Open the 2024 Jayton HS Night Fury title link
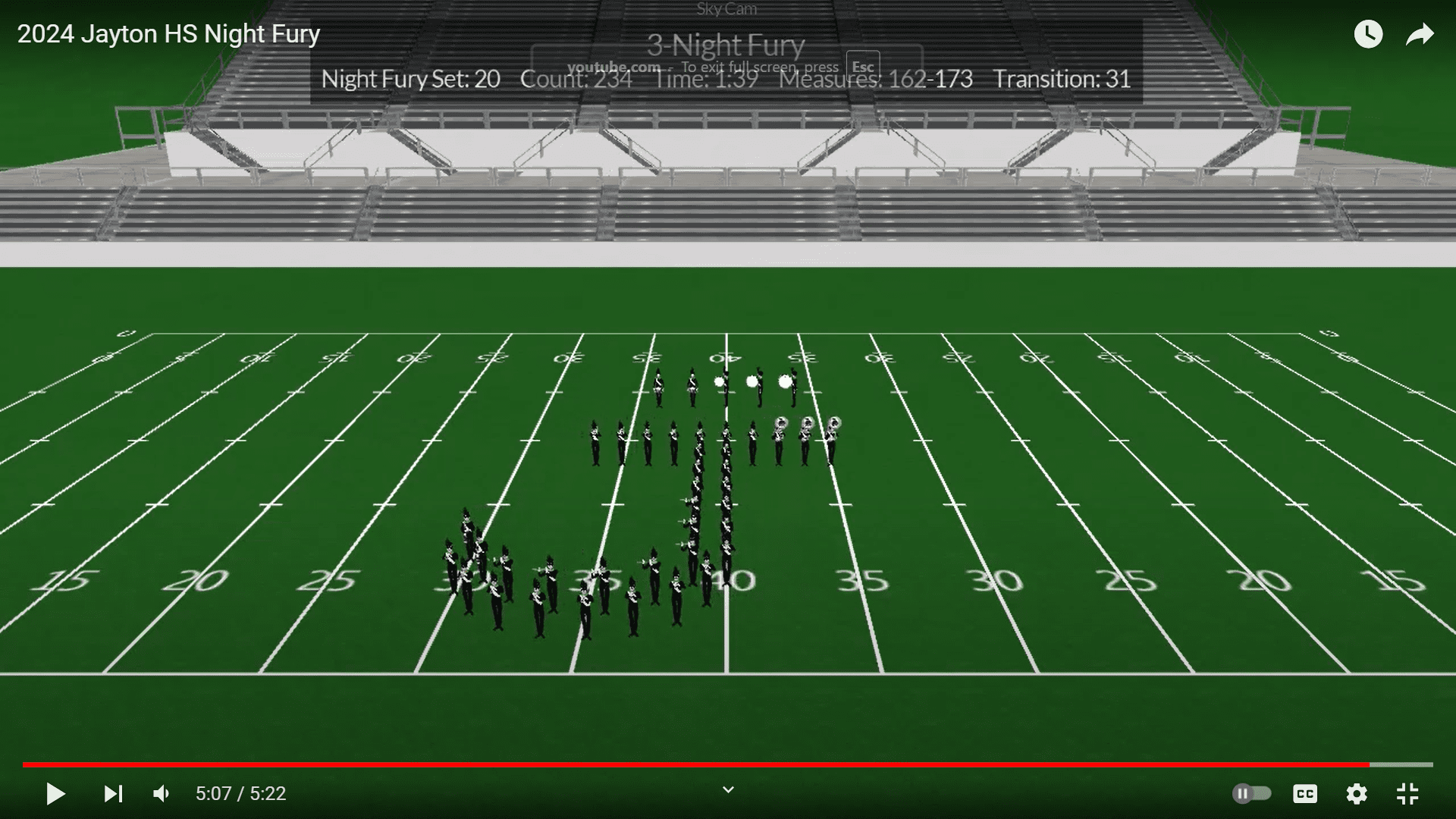1456x819 pixels. click(168, 34)
